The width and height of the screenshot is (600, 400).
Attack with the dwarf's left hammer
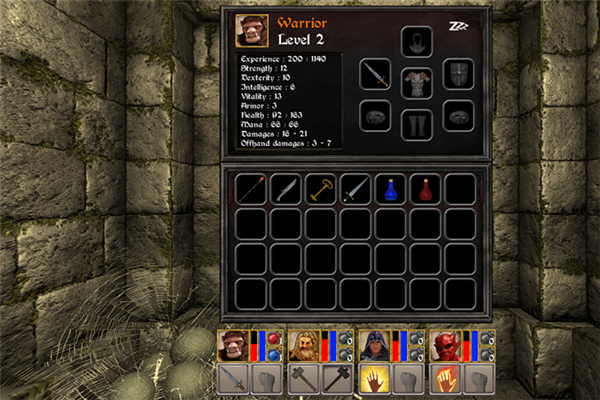click(x=303, y=380)
